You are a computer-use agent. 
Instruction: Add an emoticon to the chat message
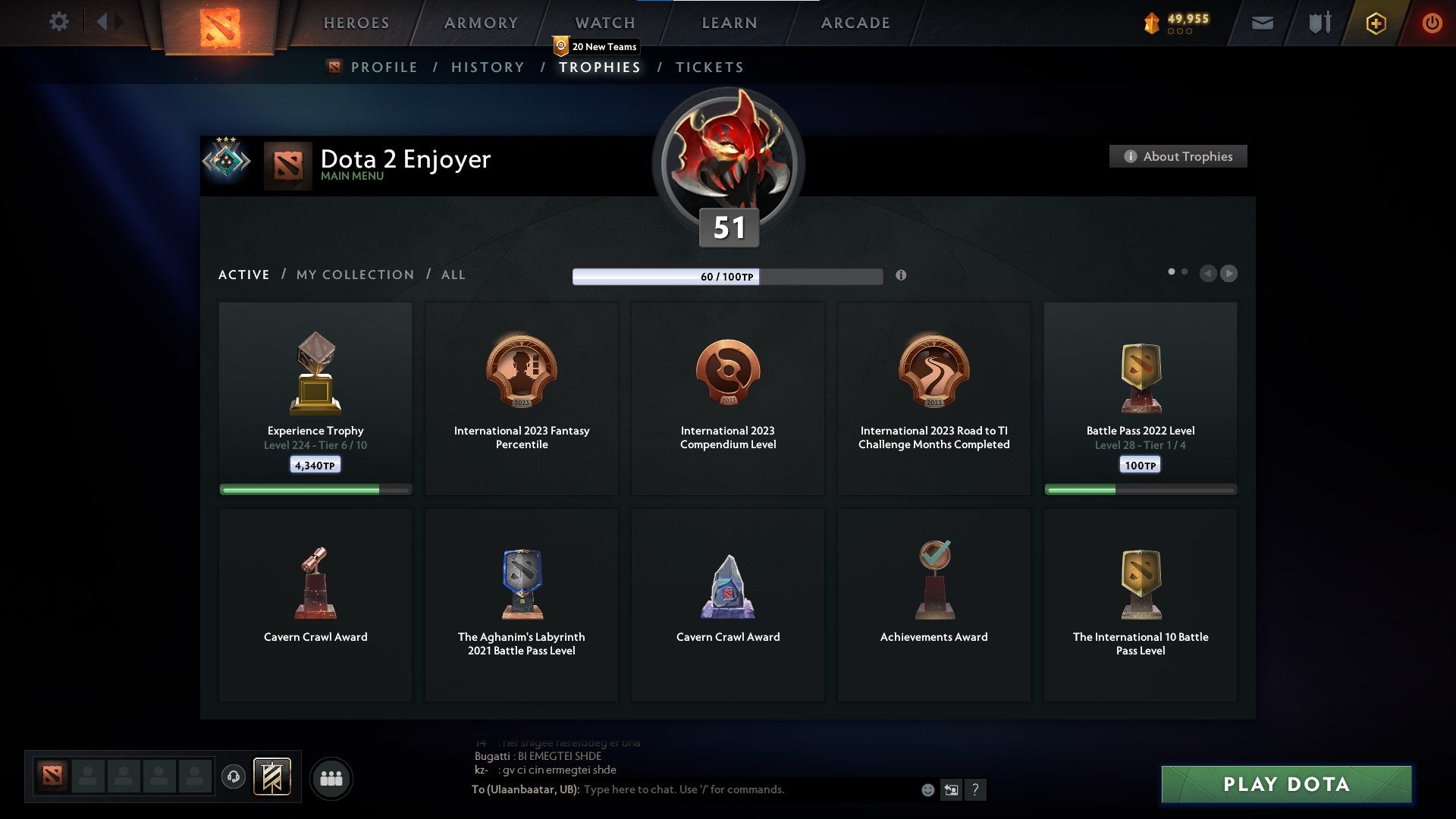[x=927, y=789]
